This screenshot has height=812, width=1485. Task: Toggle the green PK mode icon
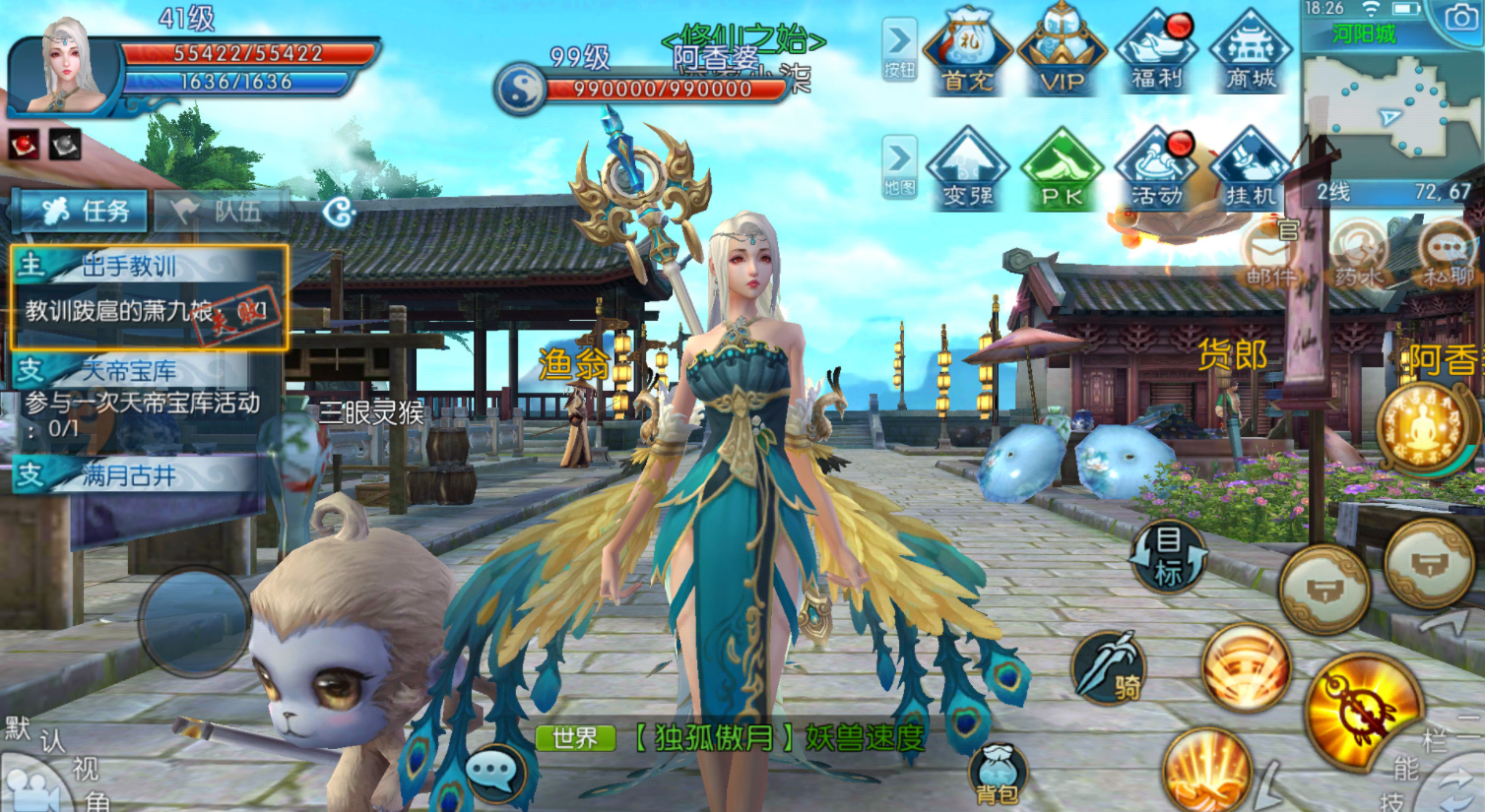[x=1062, y=169]
